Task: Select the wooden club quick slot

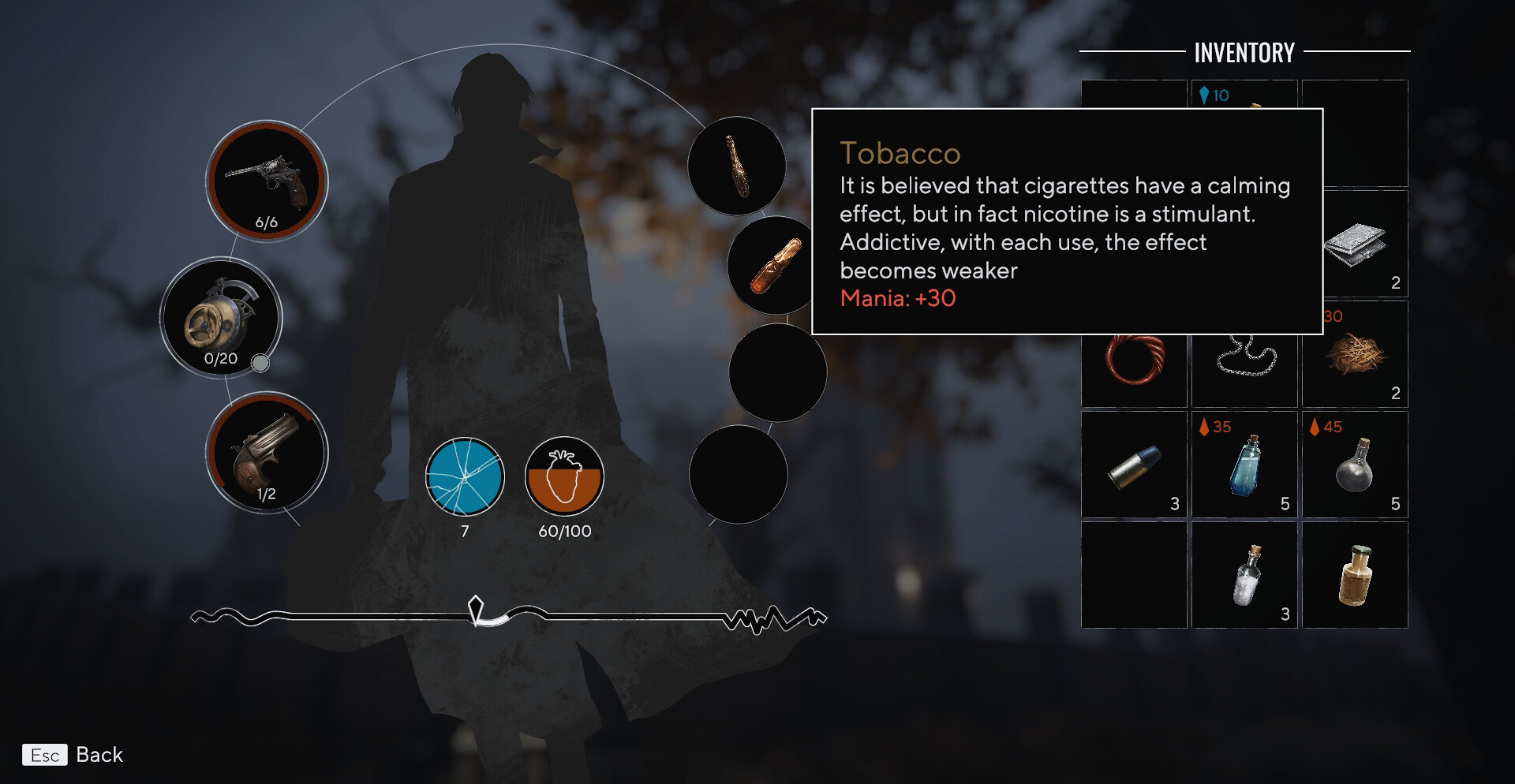Action: pyautogui.click(x=736, y=166)
